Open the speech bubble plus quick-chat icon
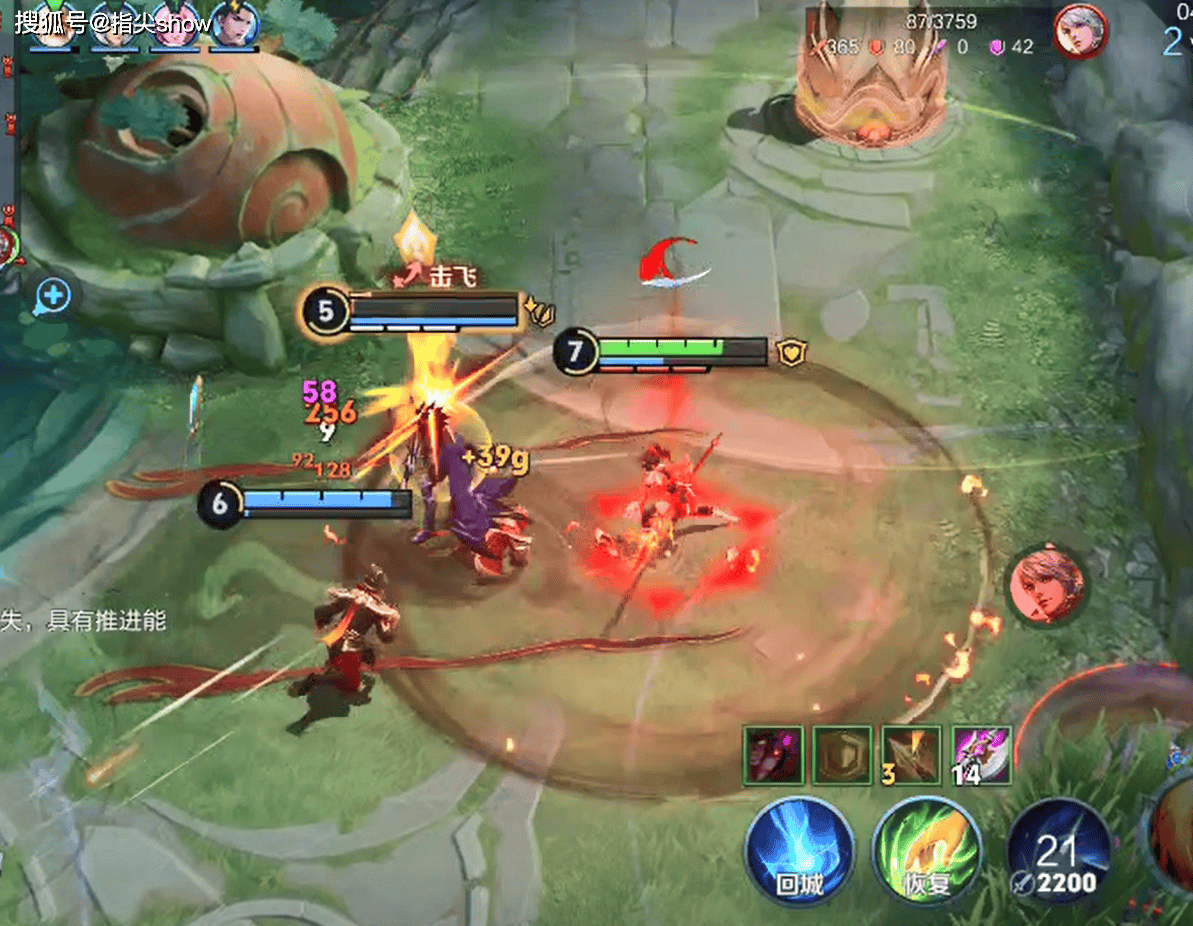Screen dimensions: 1193x926 52,296
